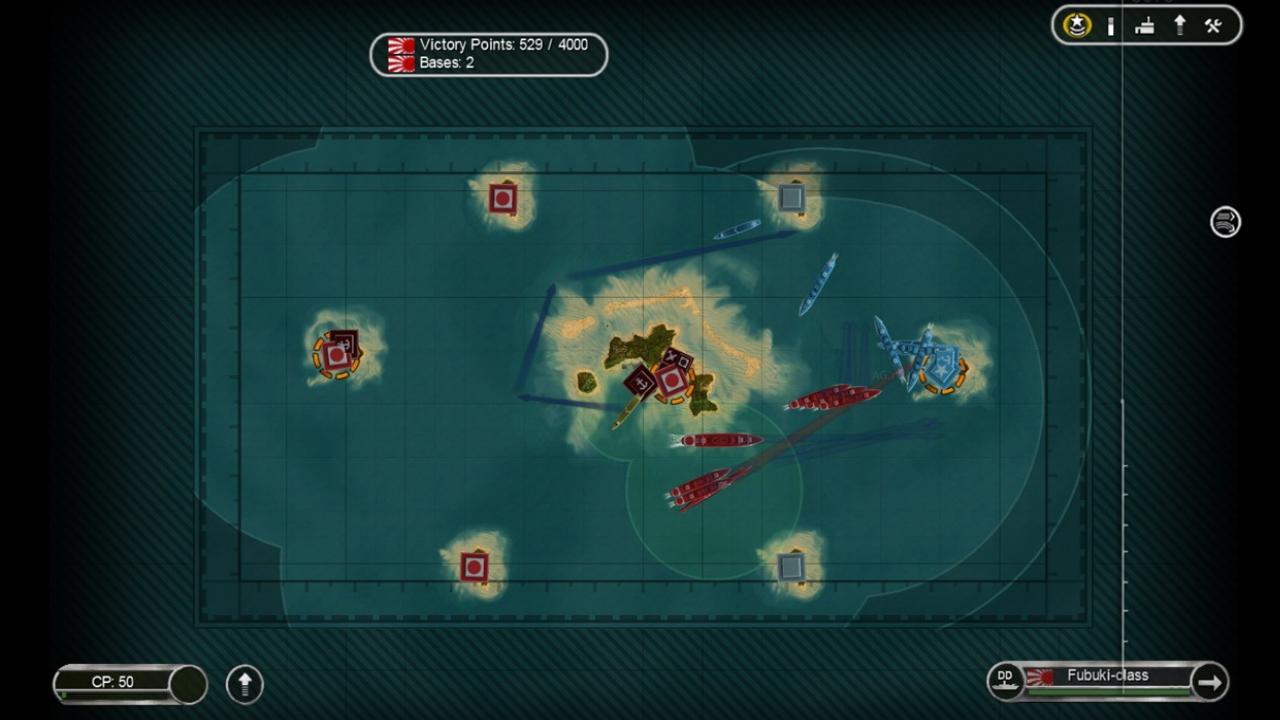Open the shipyard construction icon
1280x720 pixels.
pos(1145,25)
